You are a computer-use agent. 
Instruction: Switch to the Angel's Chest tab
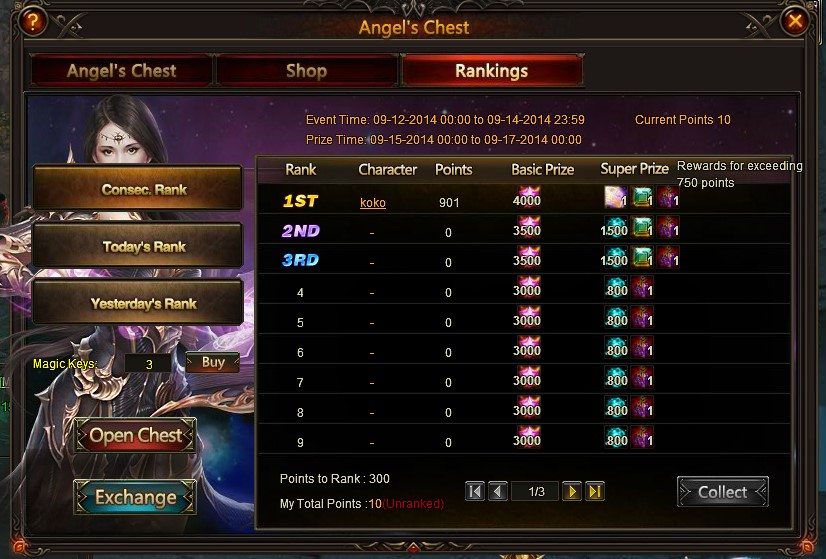pos(121,71)
